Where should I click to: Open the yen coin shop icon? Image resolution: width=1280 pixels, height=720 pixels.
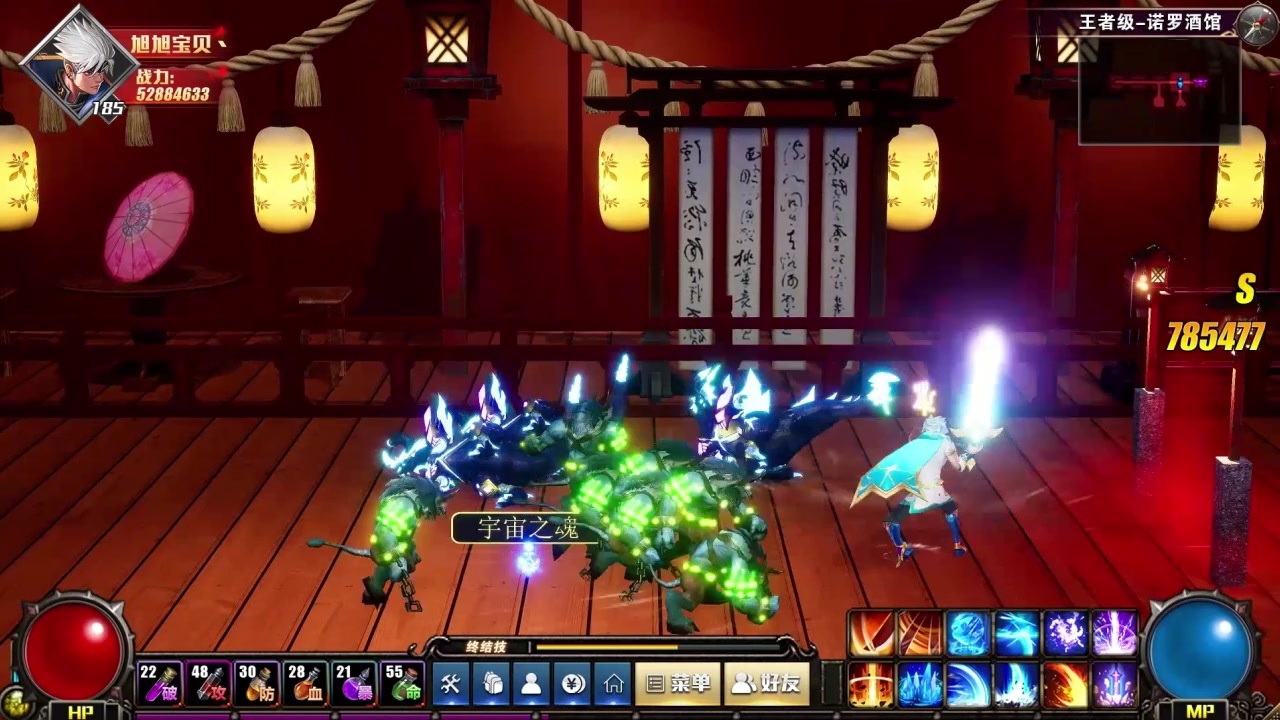point(573,684)
